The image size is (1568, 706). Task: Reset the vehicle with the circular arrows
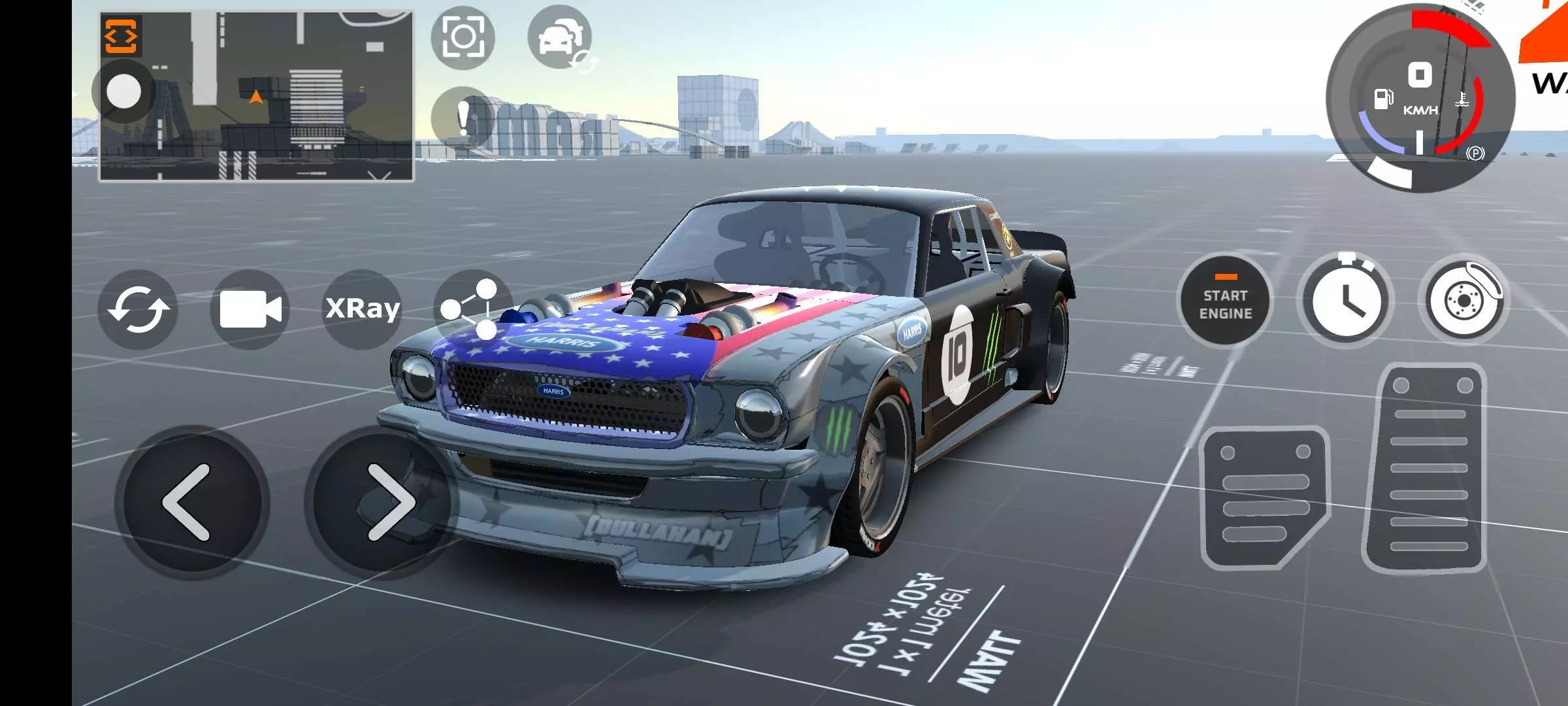(x=138, y=309)
